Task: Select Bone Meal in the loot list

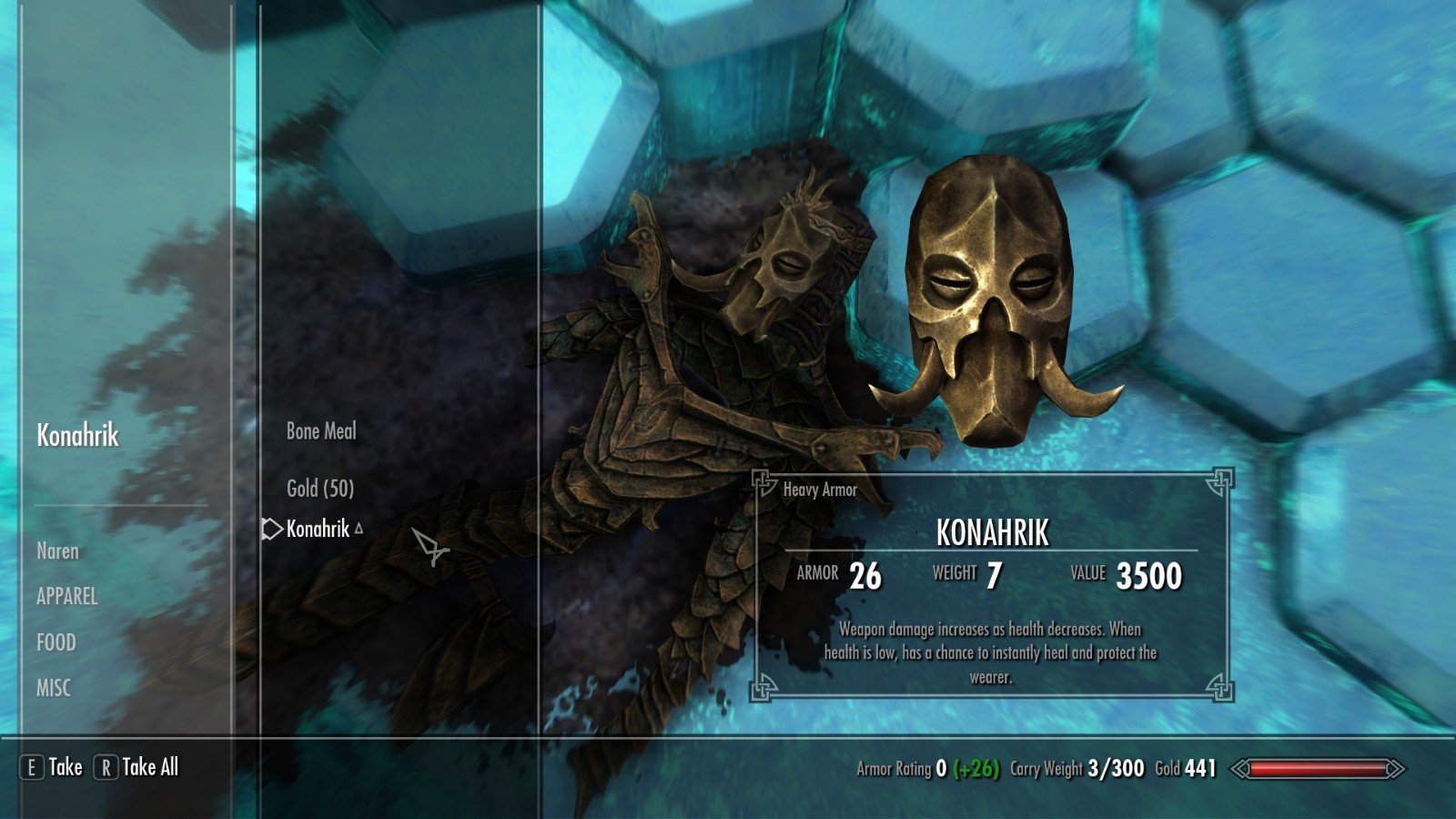Action: tap(321, 431)
